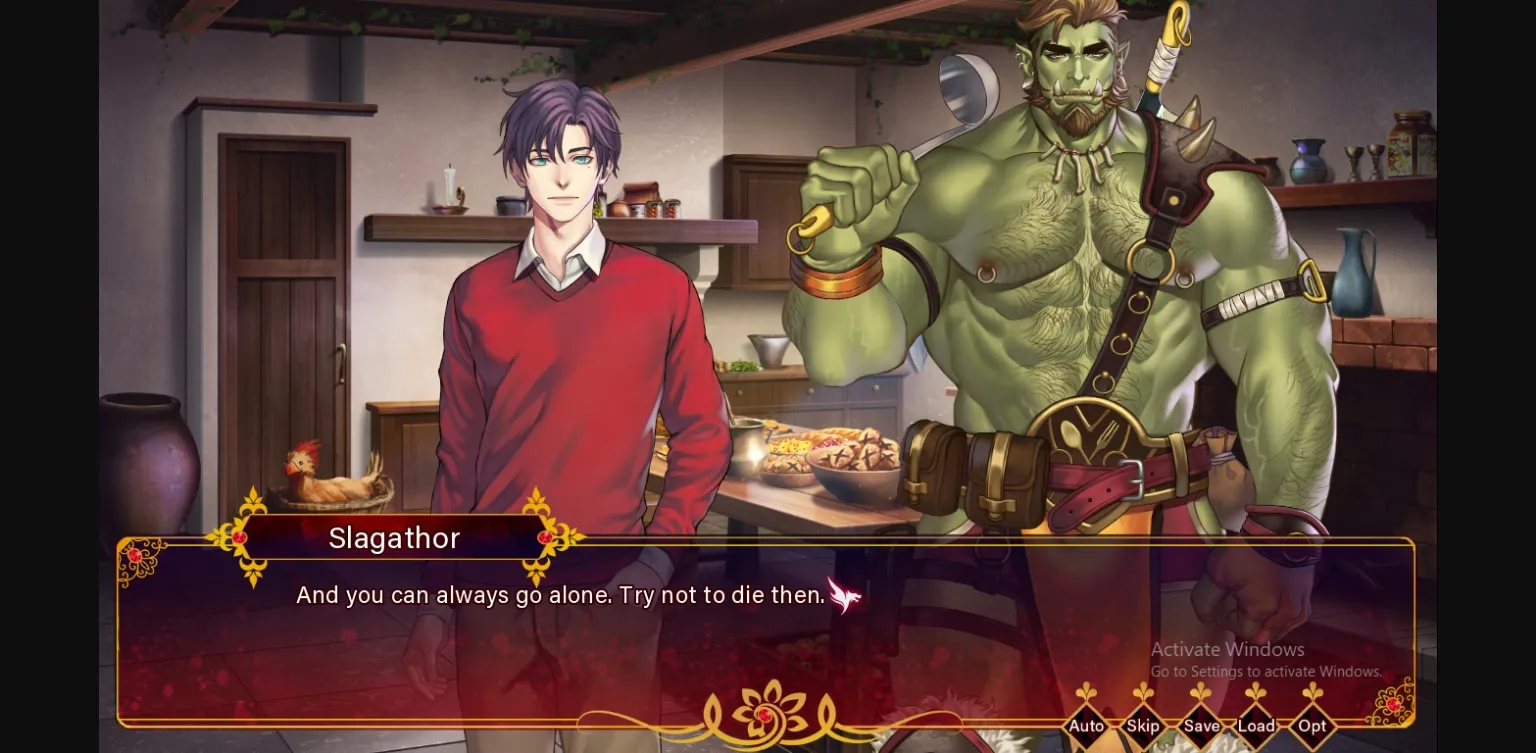Expand the Opt panel

coord(1312,726)
